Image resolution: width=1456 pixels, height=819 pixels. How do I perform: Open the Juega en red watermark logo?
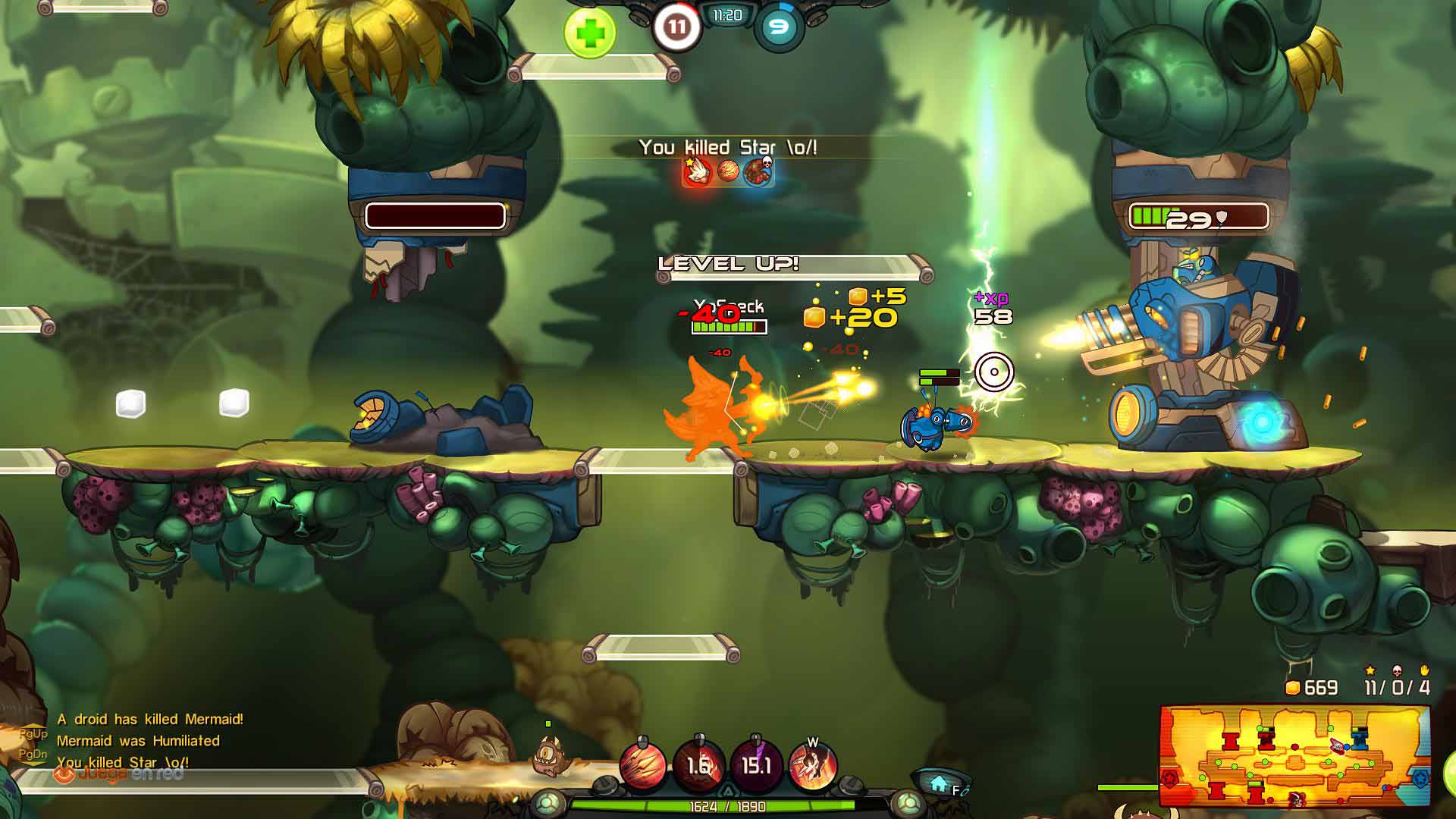click(119, 774)
